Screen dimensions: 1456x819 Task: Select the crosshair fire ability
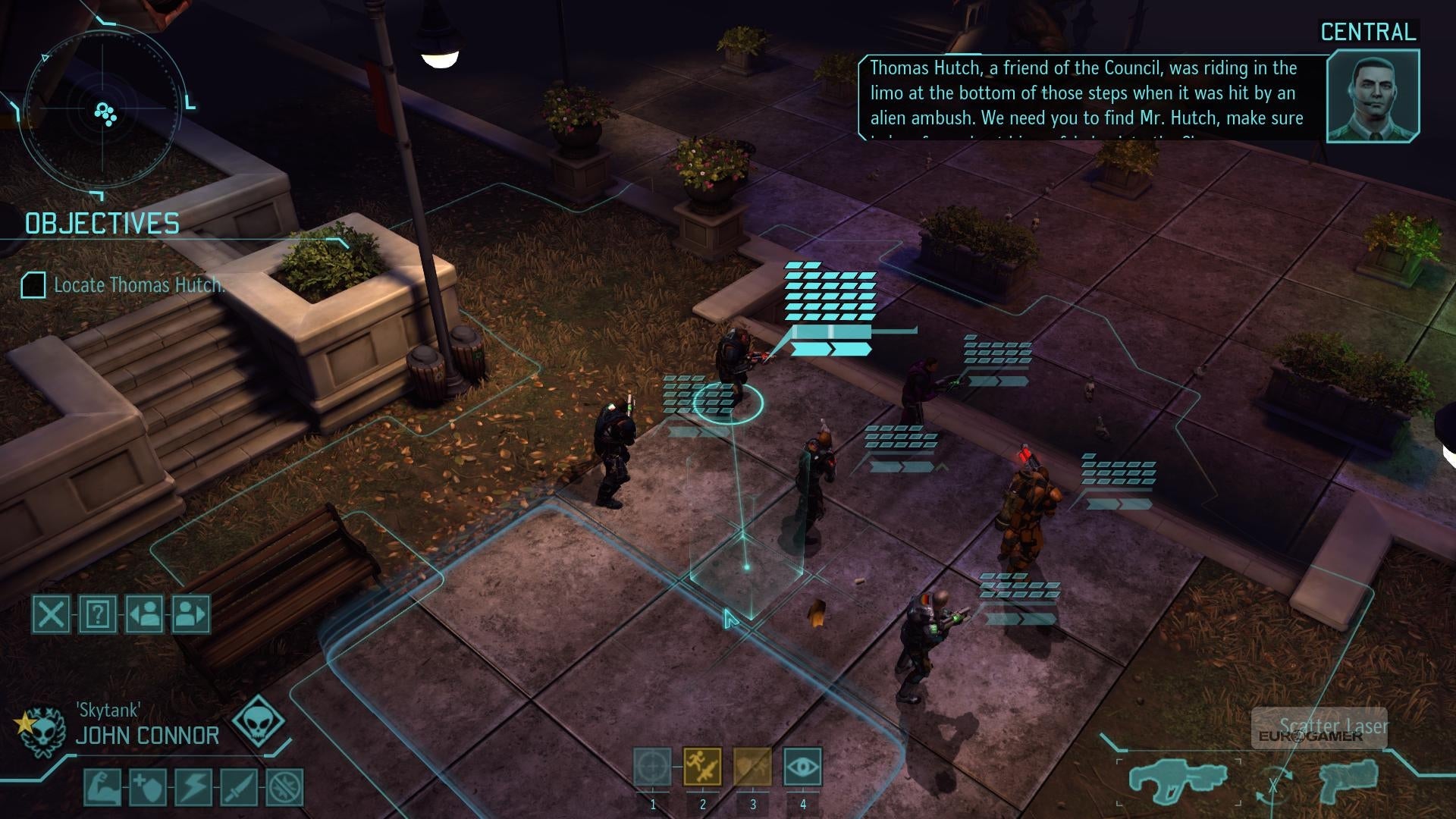[x=652, y=767]
